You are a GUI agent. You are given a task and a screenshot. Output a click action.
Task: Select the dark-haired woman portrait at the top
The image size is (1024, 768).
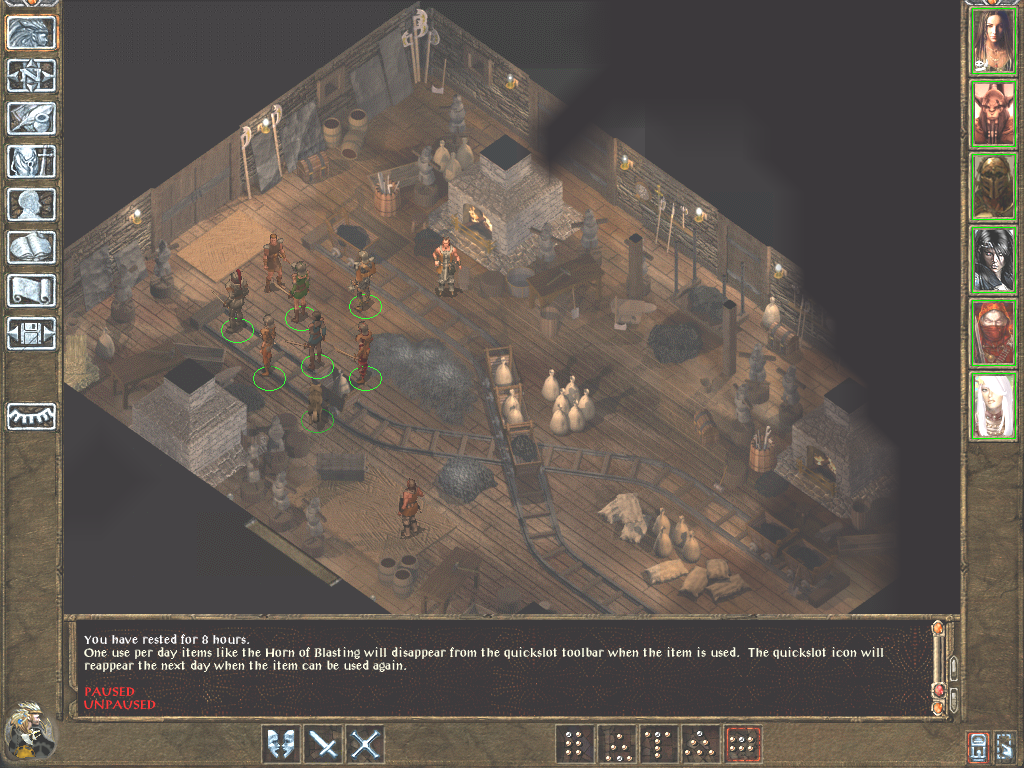click(x=993, y=41)
